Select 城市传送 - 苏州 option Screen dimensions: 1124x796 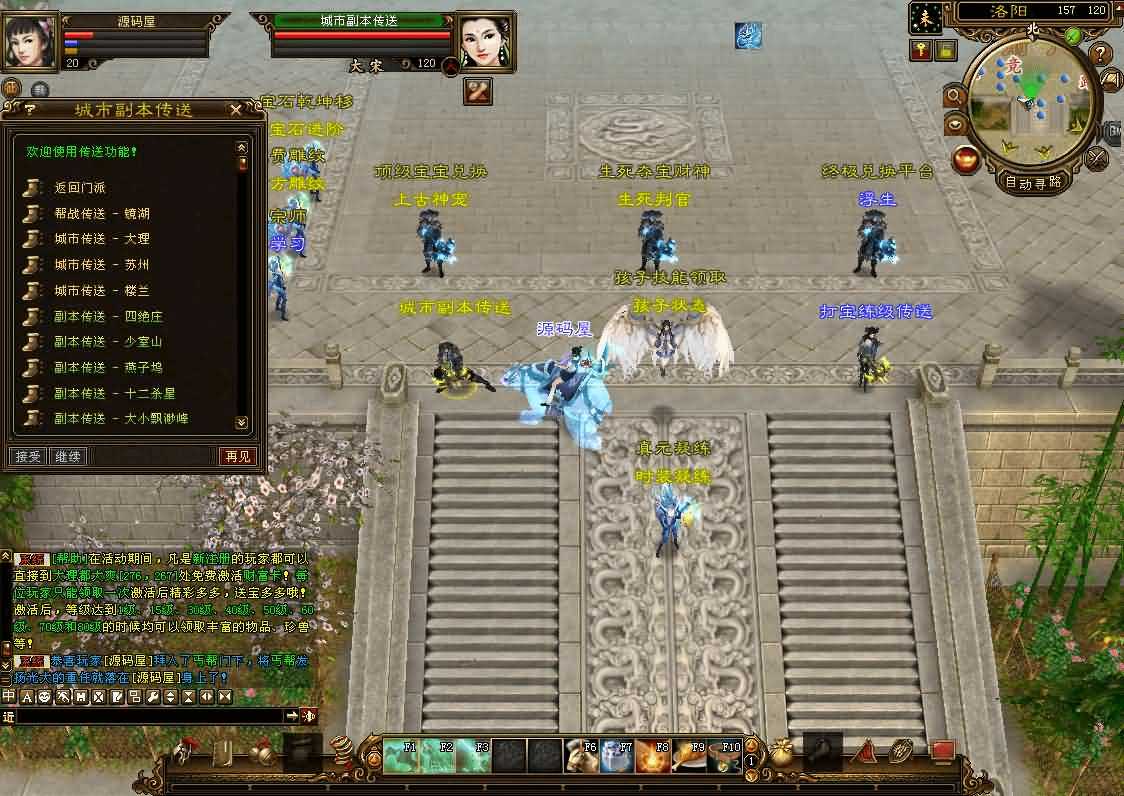[102, 265]
